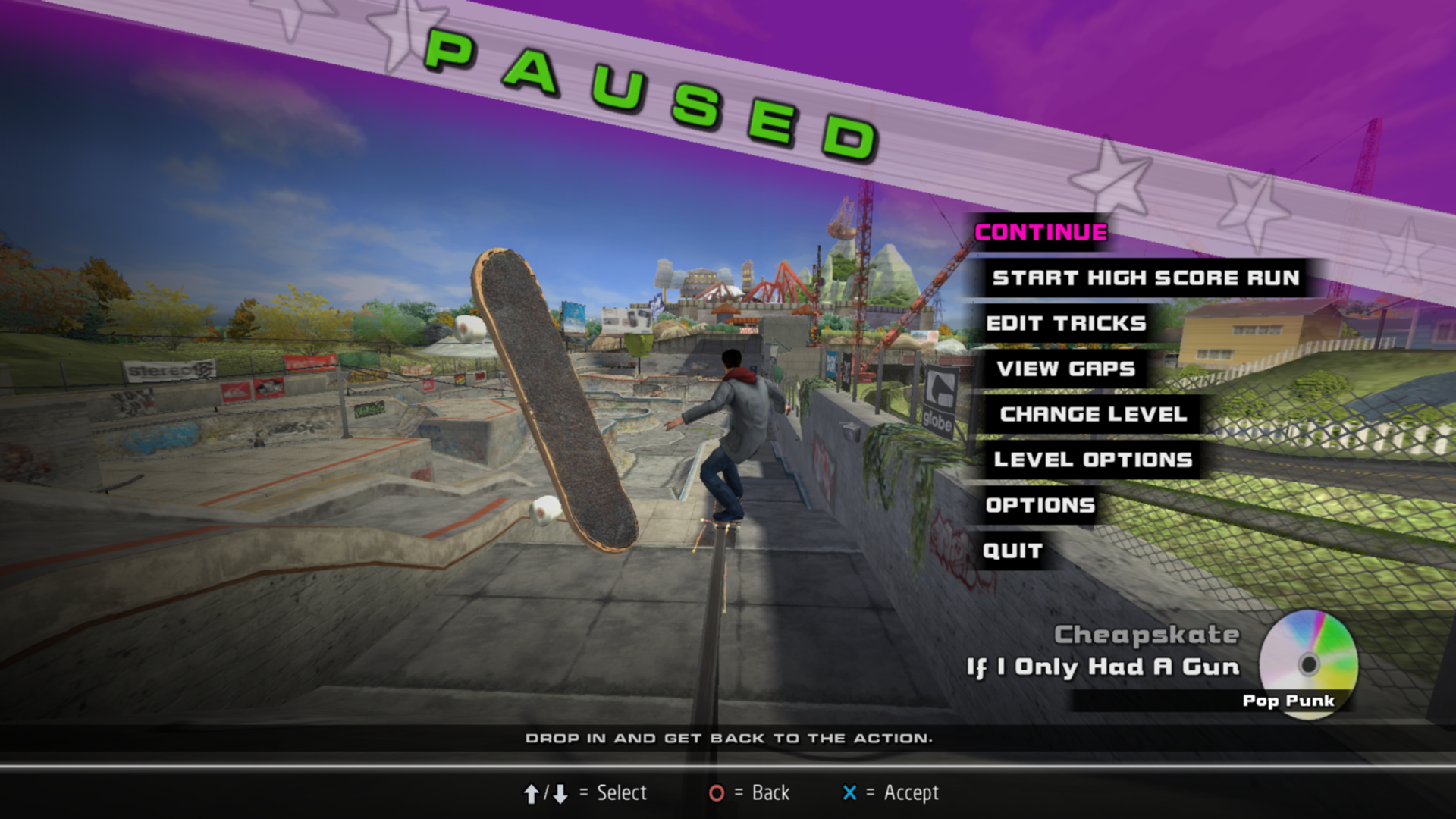
Task: Open the Edit Tricks menu
Action: point(1065,323)
